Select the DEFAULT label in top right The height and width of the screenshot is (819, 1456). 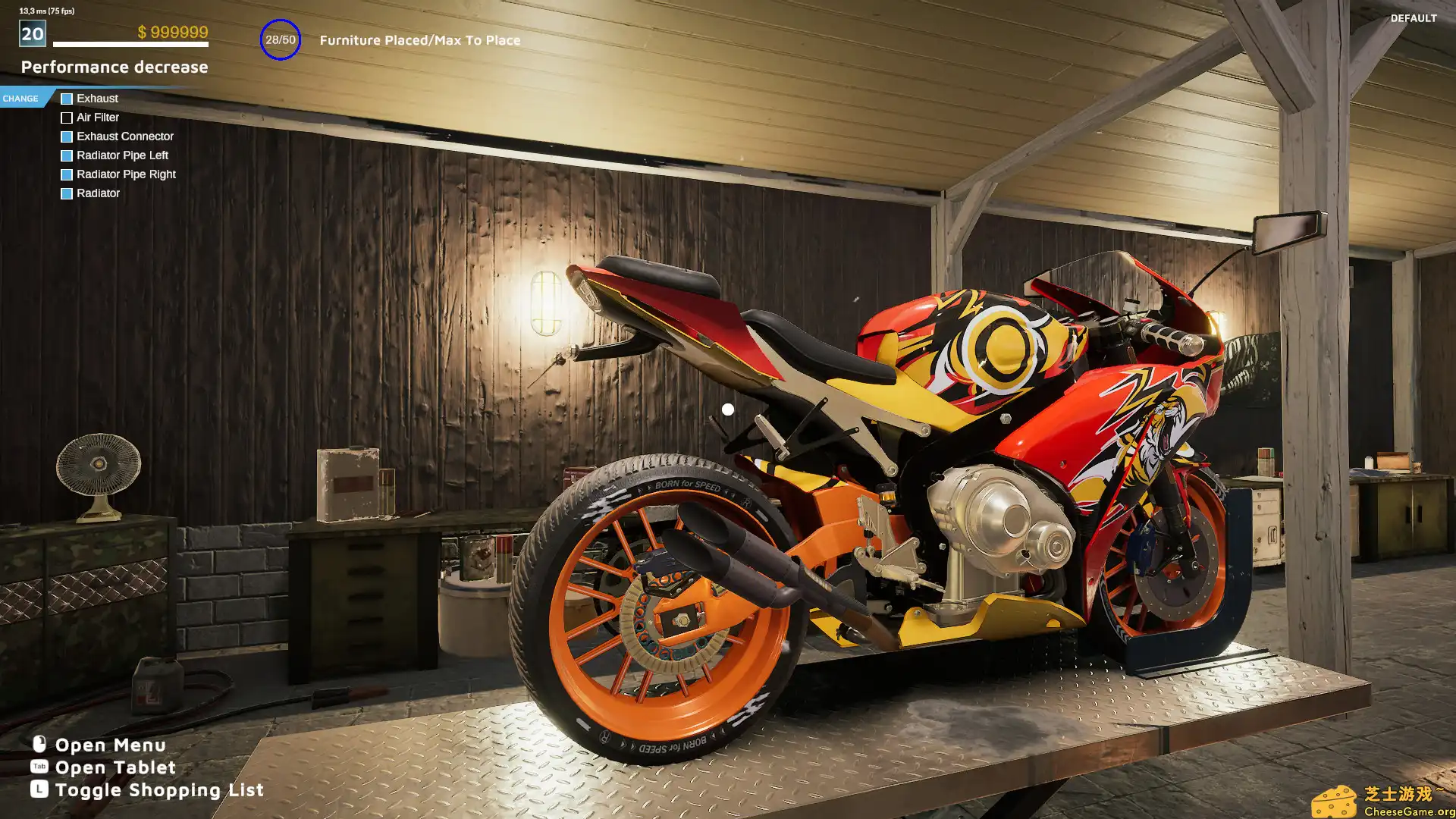1412,19
